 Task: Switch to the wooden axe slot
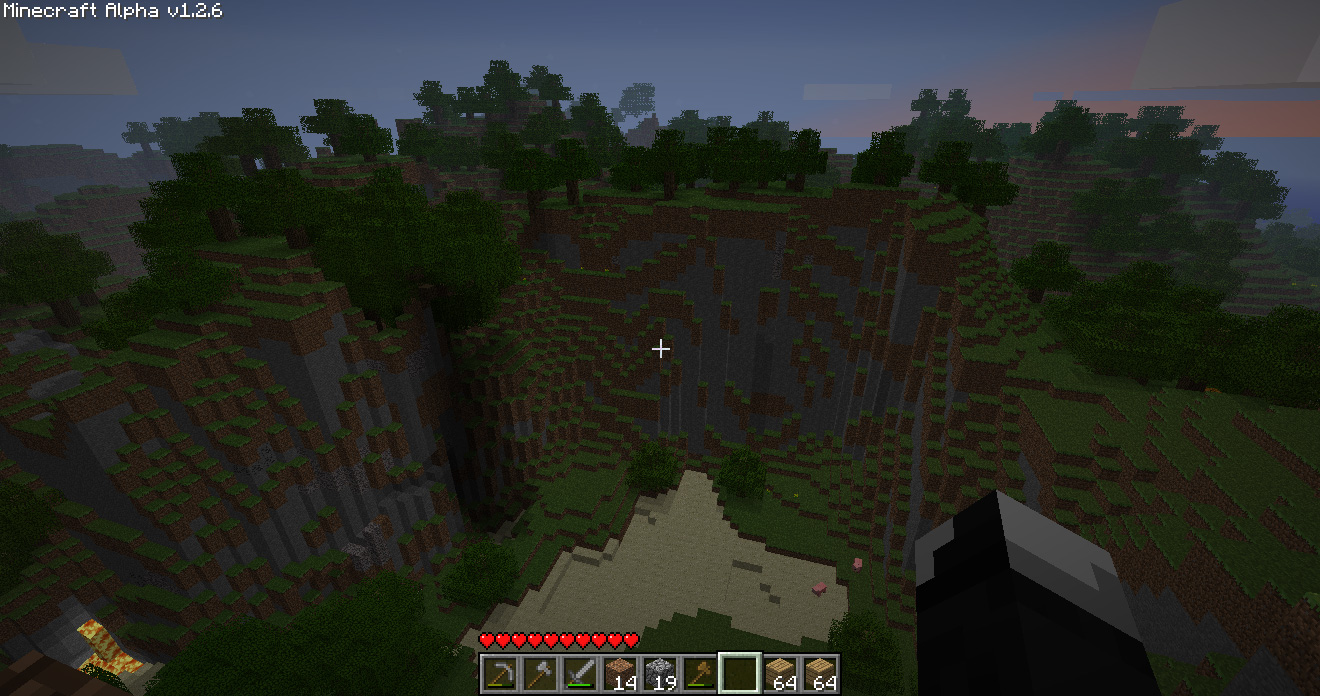point(700,674)
